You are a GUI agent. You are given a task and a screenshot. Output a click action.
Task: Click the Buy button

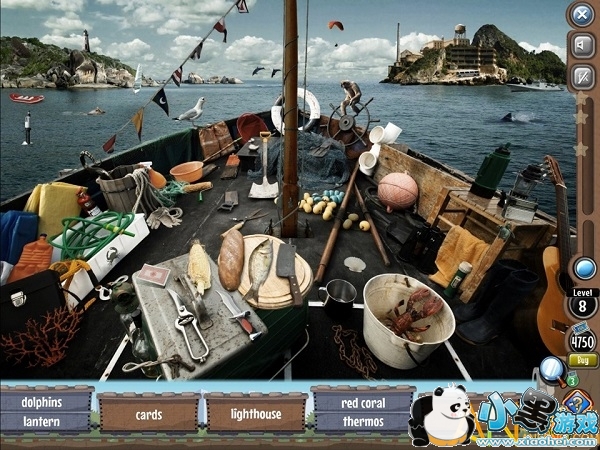coord(582,360)
